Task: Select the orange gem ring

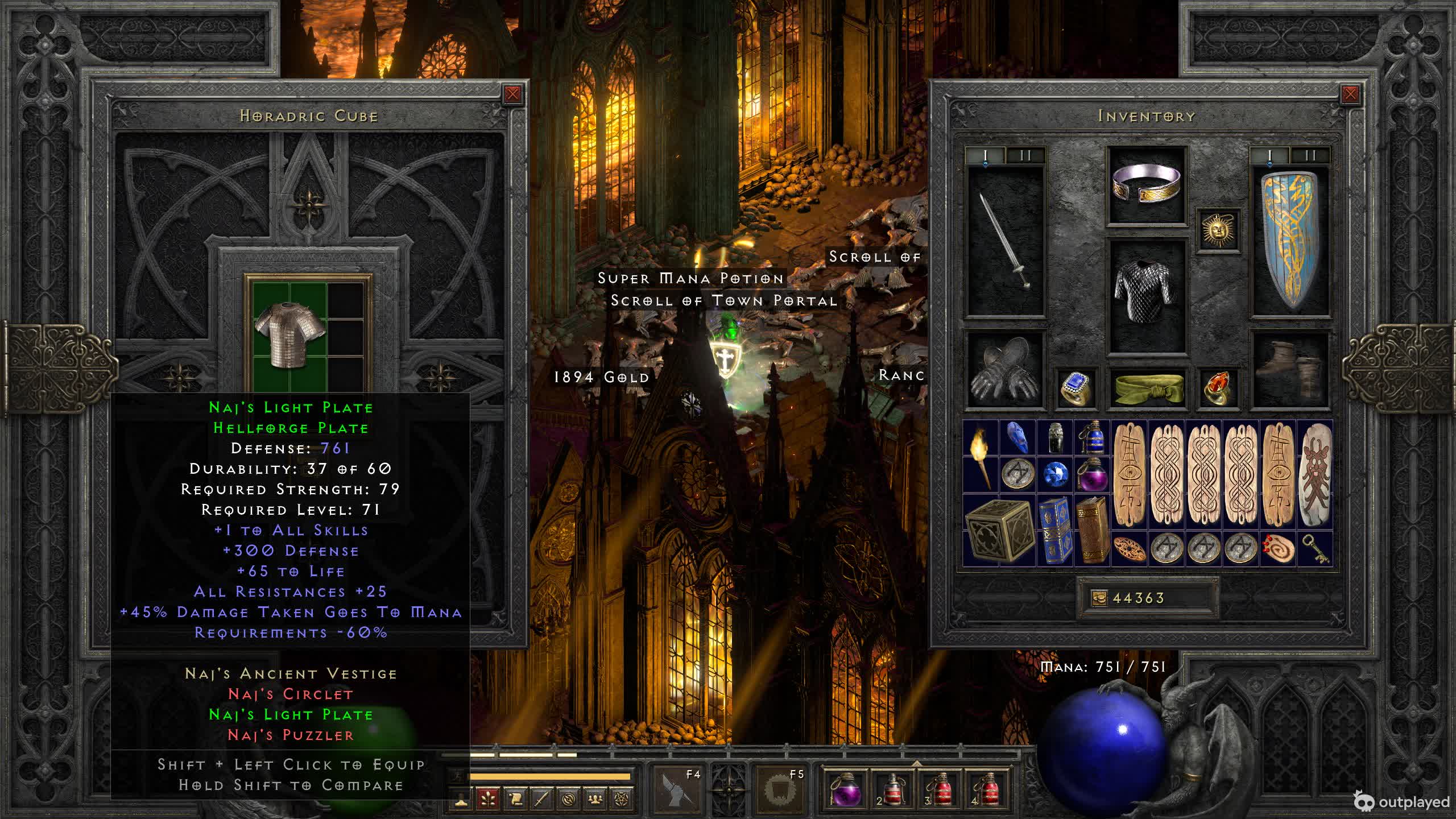Action: (x=1218, y=388)
